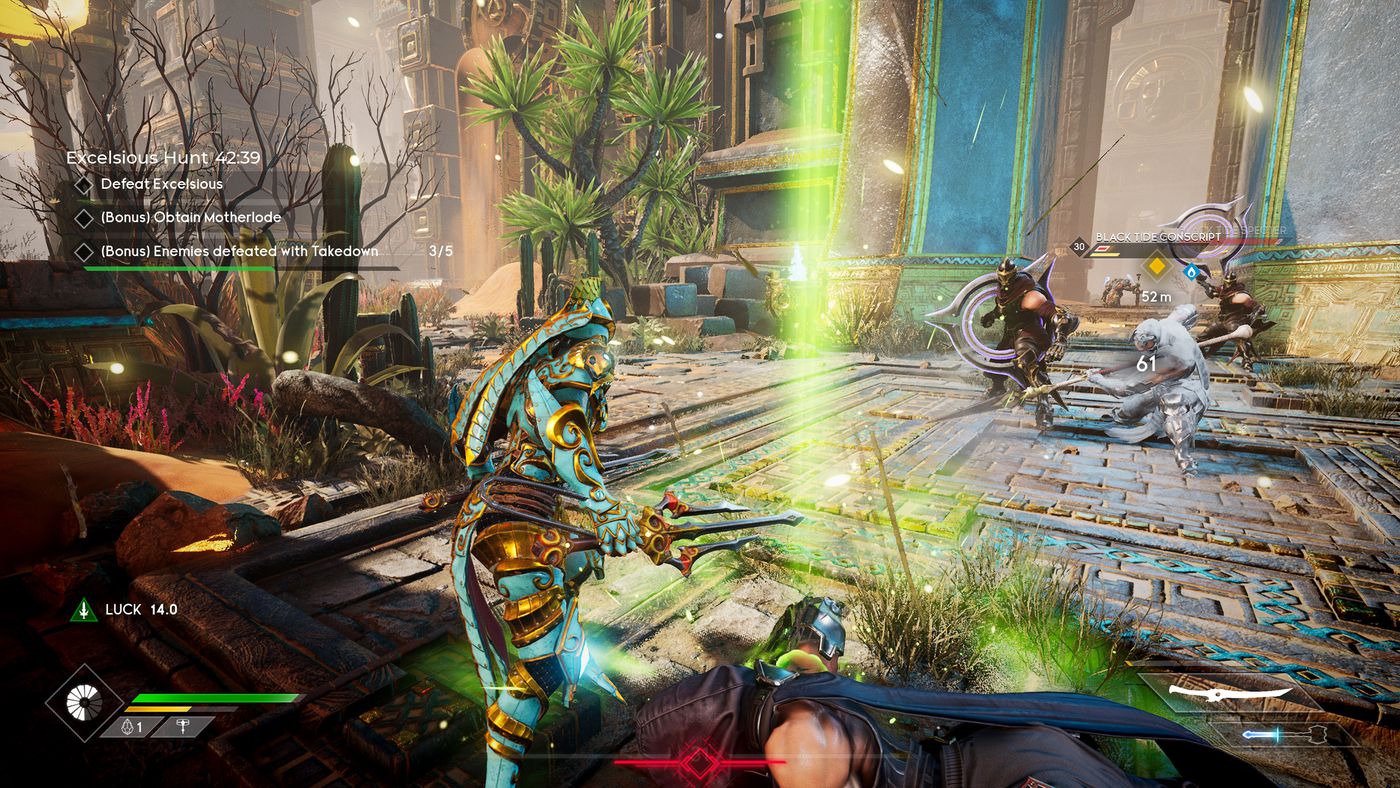Activate the diamond shield ability icon
This screenshot has height=788, width=1400.
85,703
